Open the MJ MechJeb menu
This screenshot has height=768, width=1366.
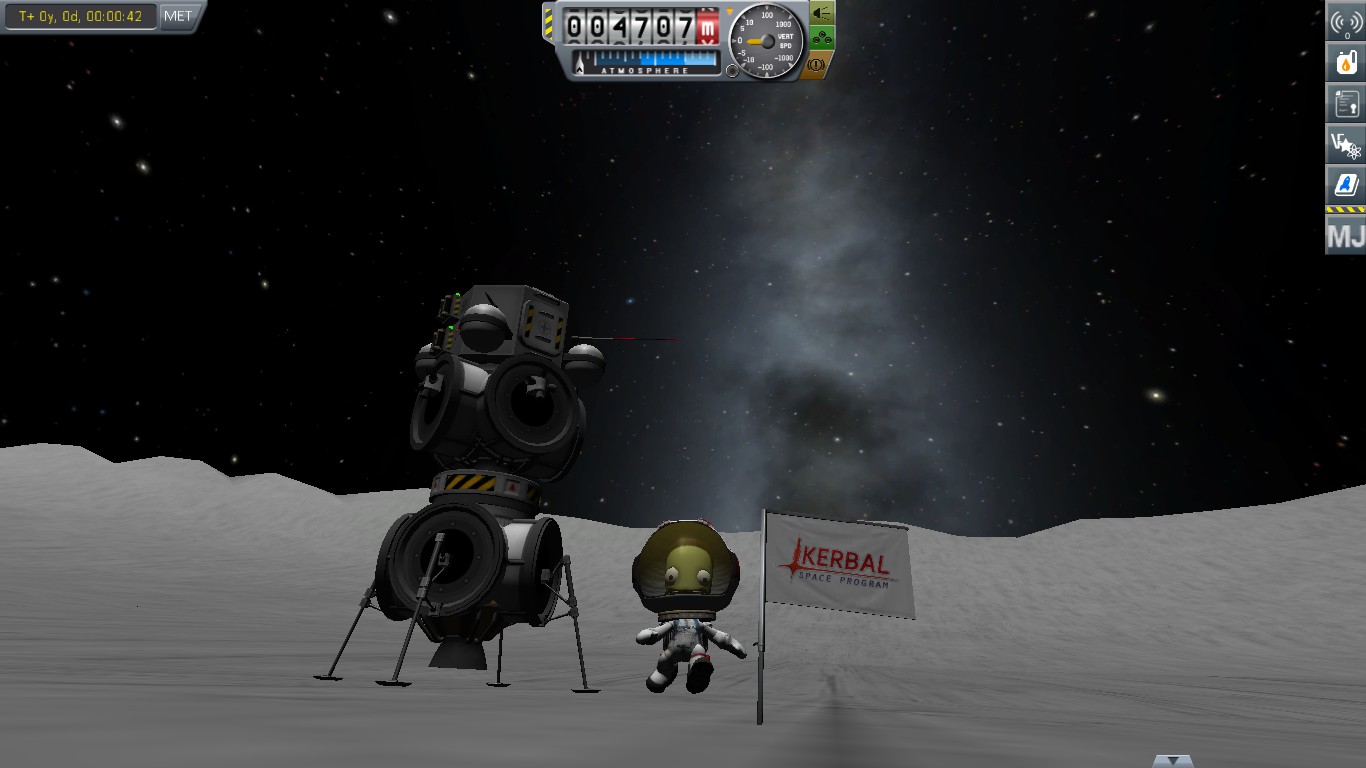[x=1346, y=237]
